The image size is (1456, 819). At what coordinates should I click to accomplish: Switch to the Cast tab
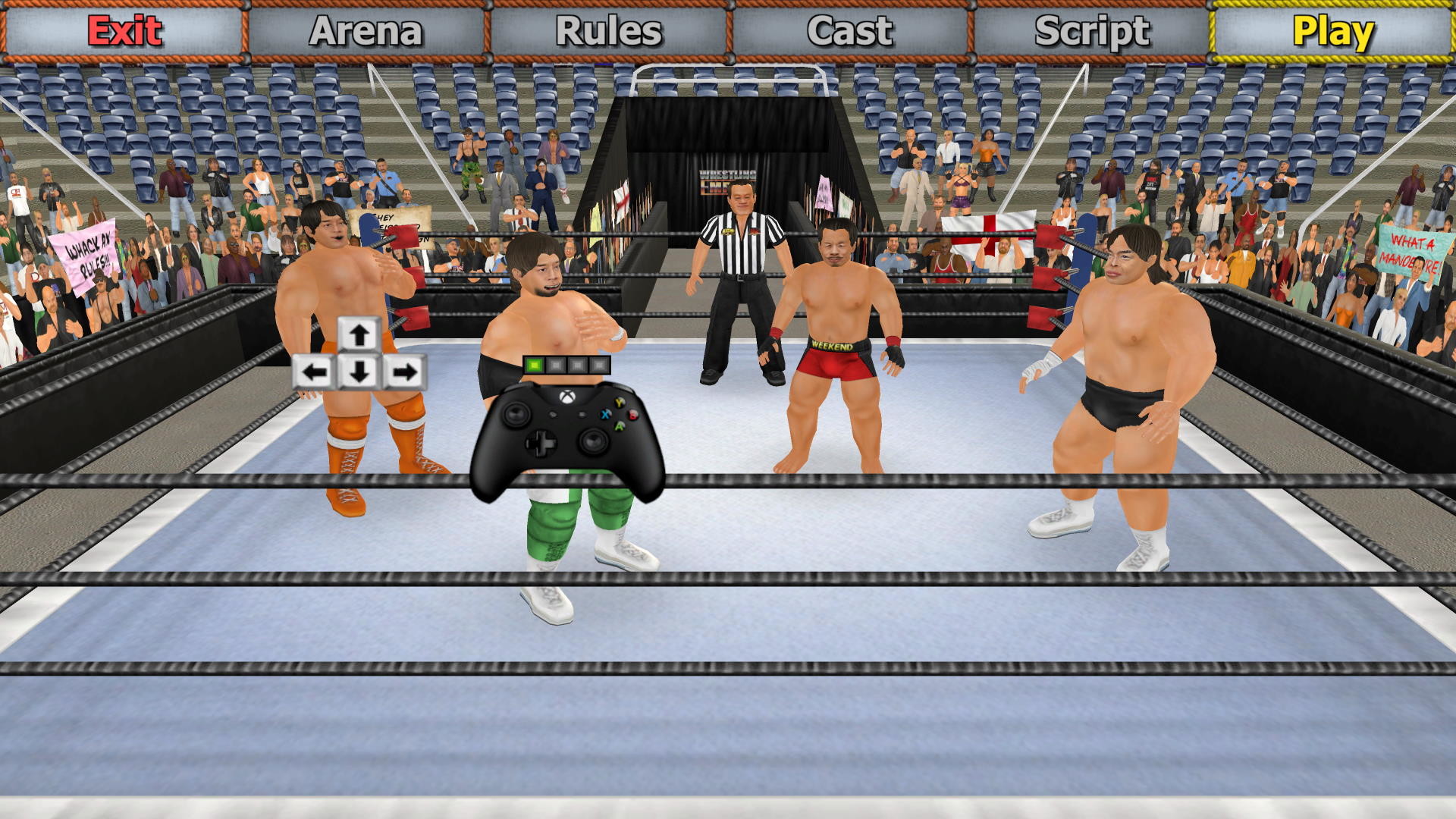point(849,32)
